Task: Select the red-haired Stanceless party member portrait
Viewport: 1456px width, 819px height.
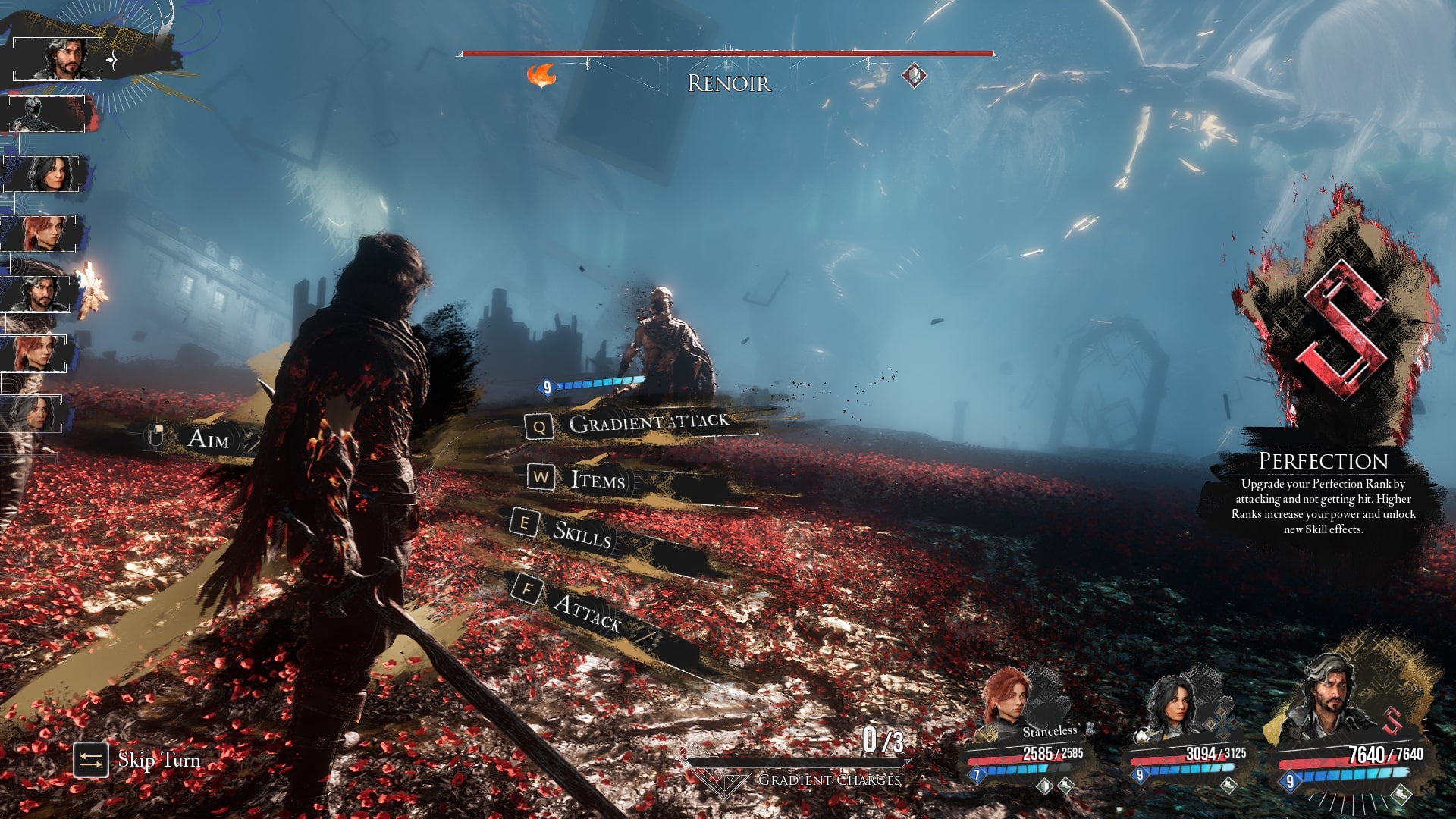Action: click(x=1009, y=699)
